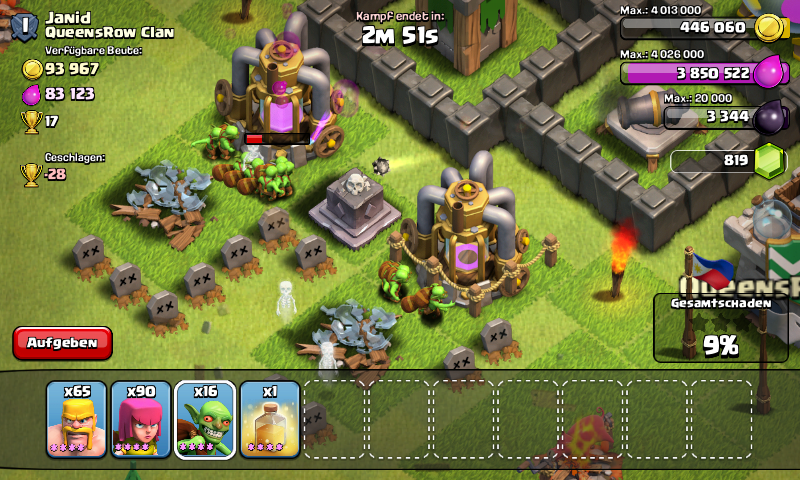This screenshot has width=800, height=480.
Task: Choose the Archer troop slot
Action: tap(141, 419)
